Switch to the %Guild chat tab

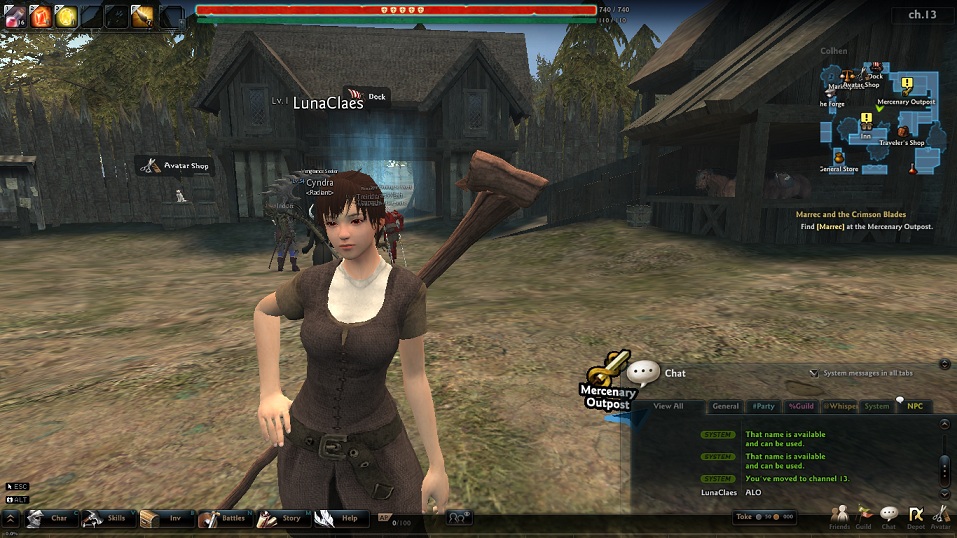[801, 406]
